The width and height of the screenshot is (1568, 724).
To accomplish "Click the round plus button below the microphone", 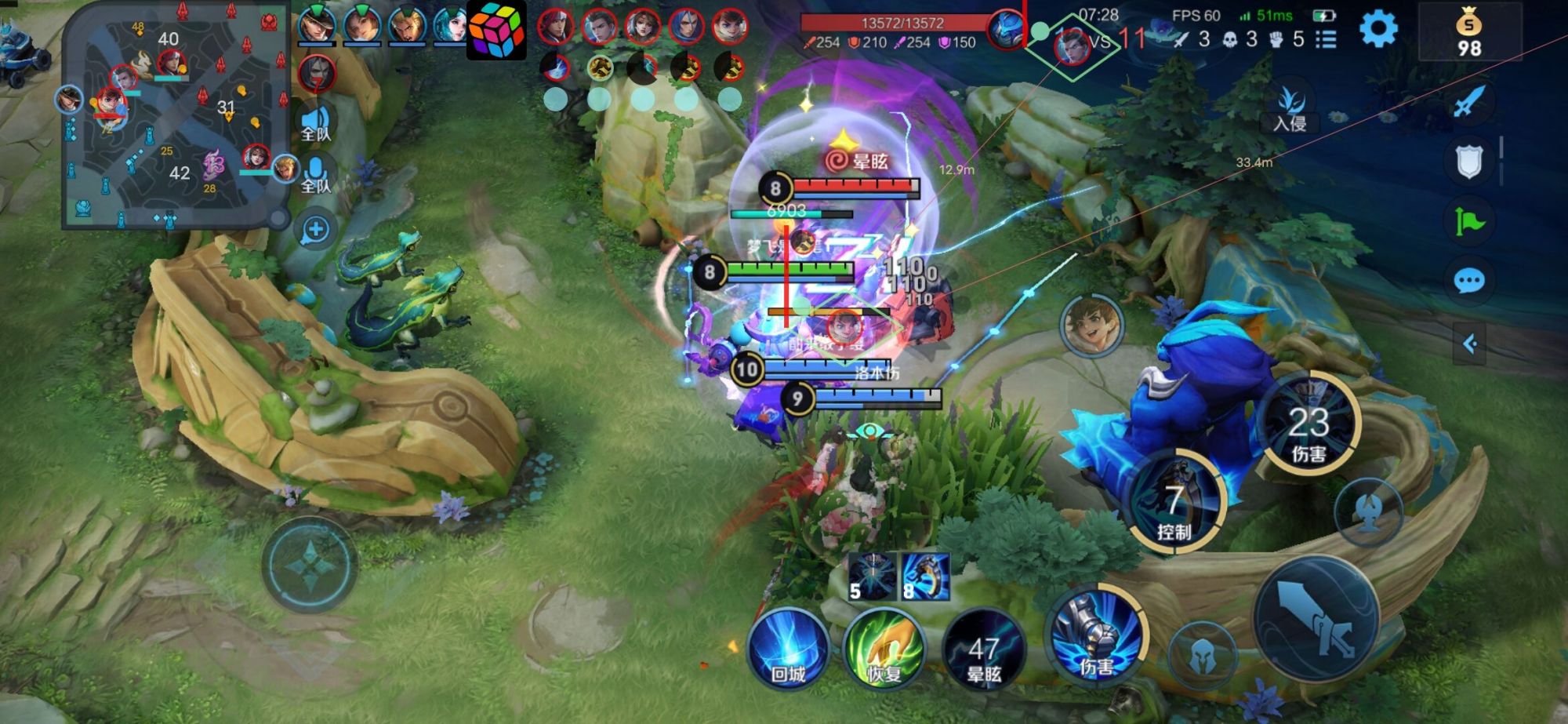I will tap(316, 230).
